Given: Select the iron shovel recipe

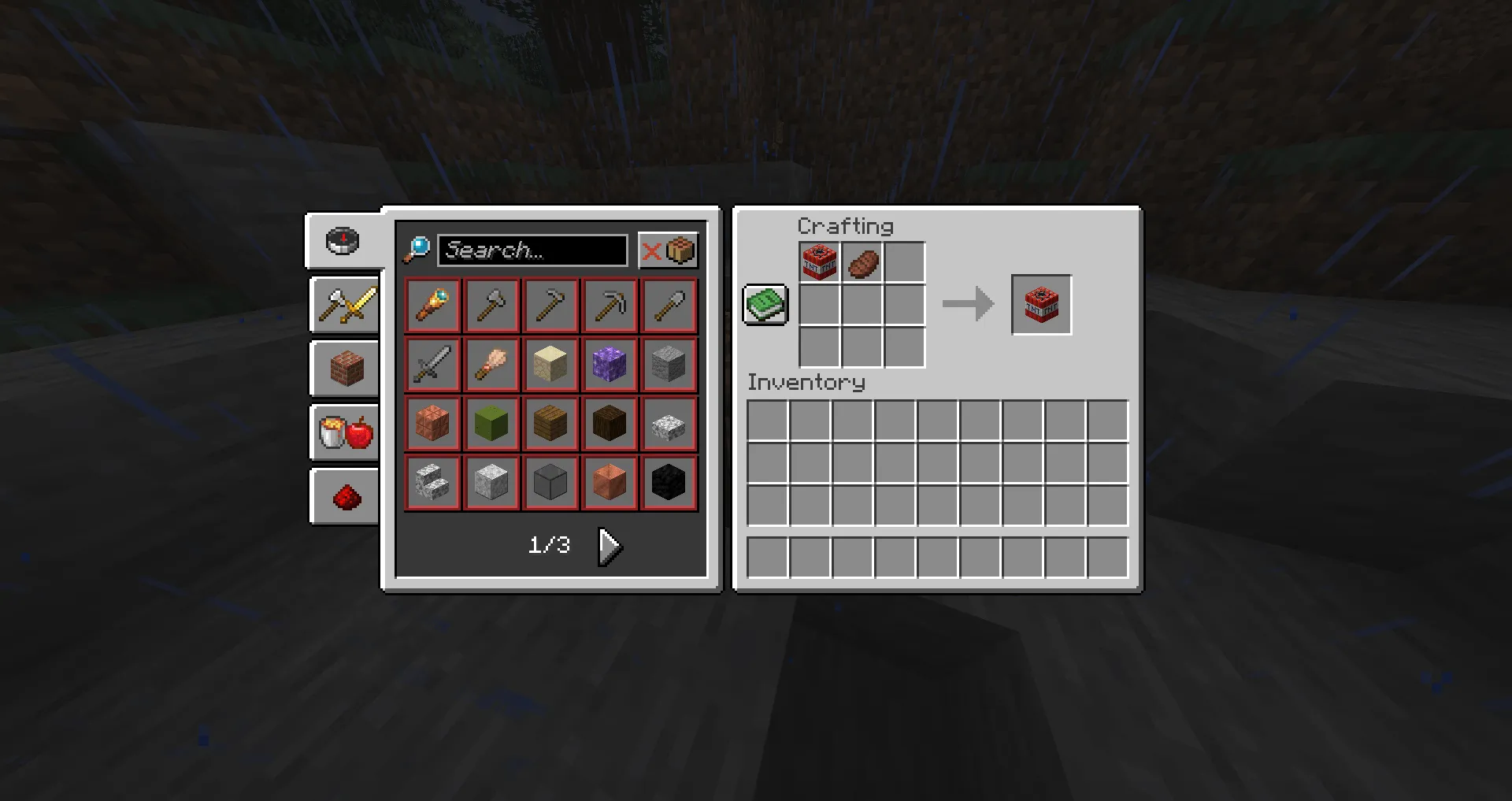Looking at the screenshot, I should click(x=669, y=305).
